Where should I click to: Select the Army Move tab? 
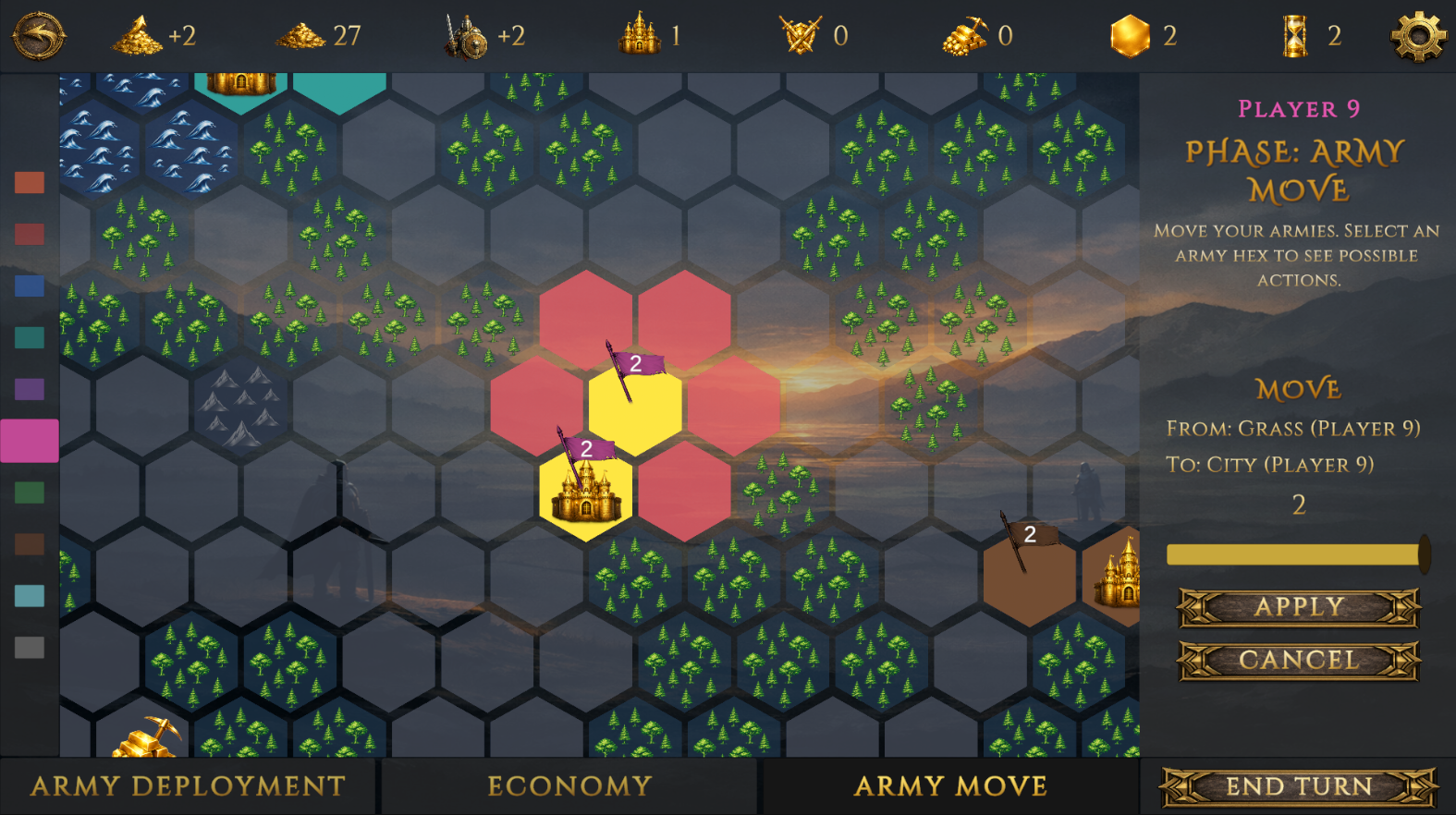[x=949, y=785]
